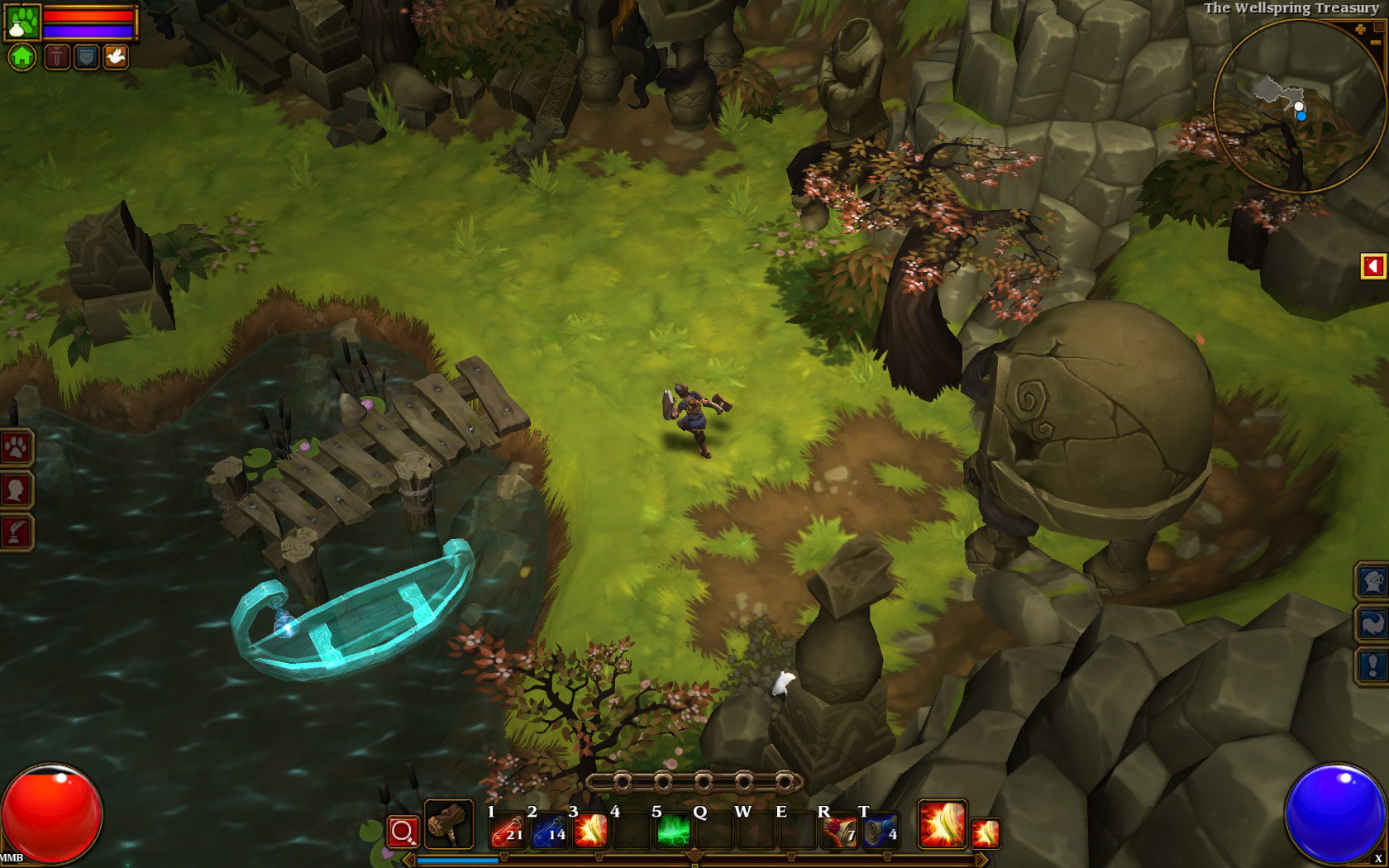
Task: Zoom out the minimap with minus button
Action: point(1375,43)
